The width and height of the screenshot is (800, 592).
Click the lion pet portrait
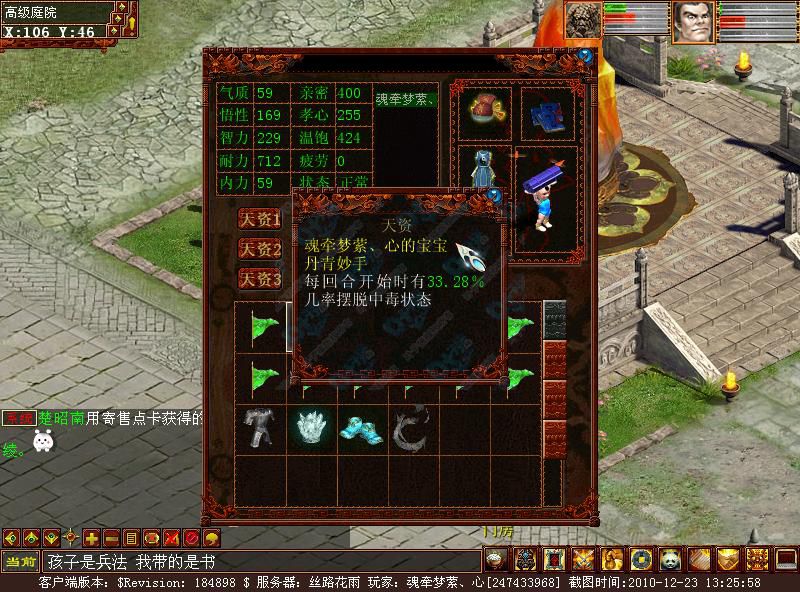pos(585,21)
